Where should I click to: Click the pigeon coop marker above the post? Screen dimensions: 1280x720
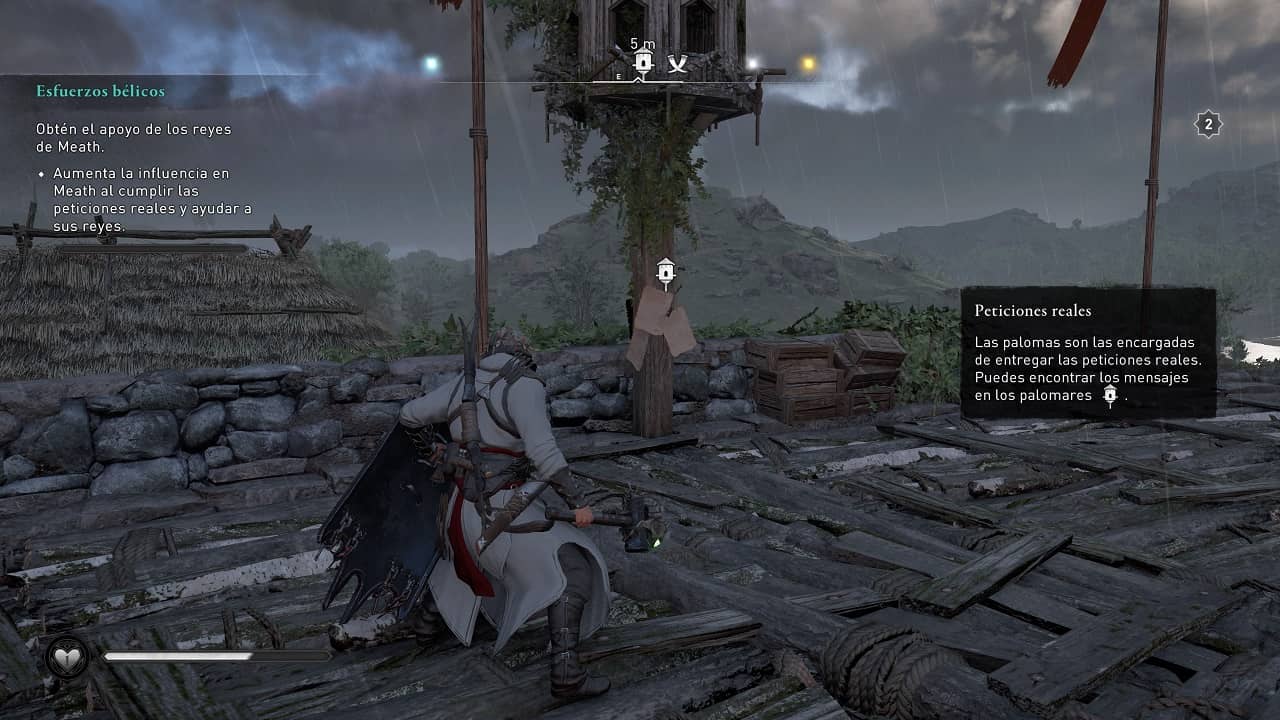point(665,272)
